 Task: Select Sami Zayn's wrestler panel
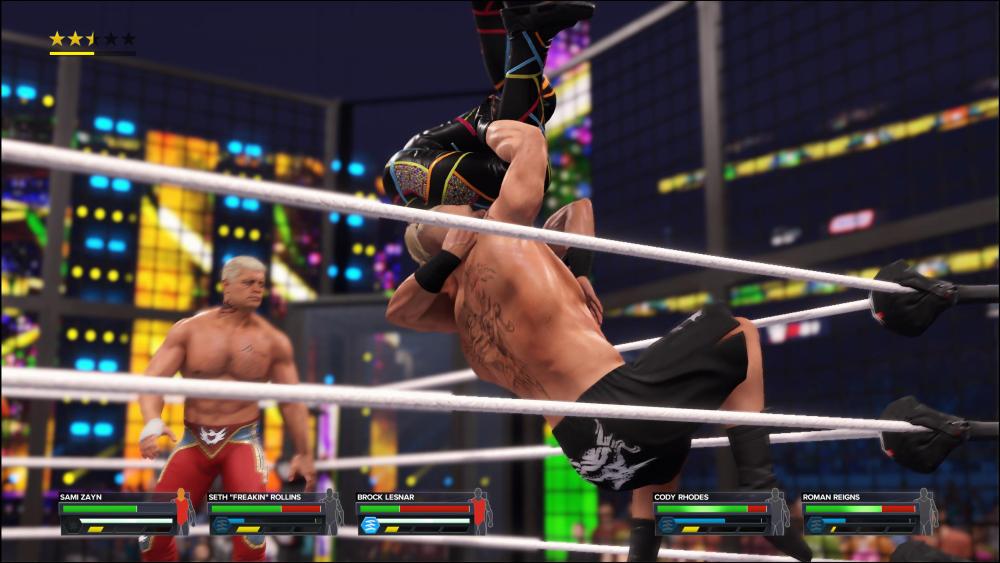point(124,513)
